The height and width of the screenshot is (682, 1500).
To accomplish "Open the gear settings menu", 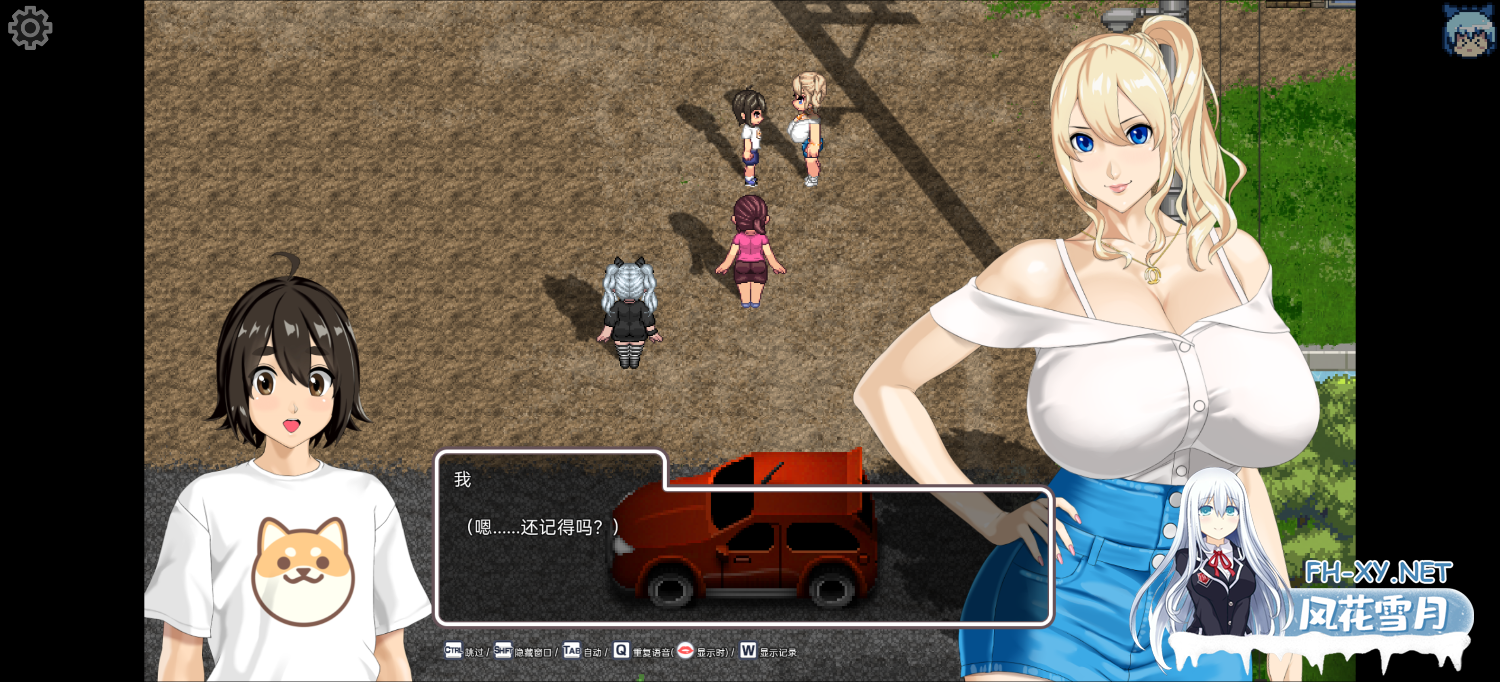I will click(30, 28).
